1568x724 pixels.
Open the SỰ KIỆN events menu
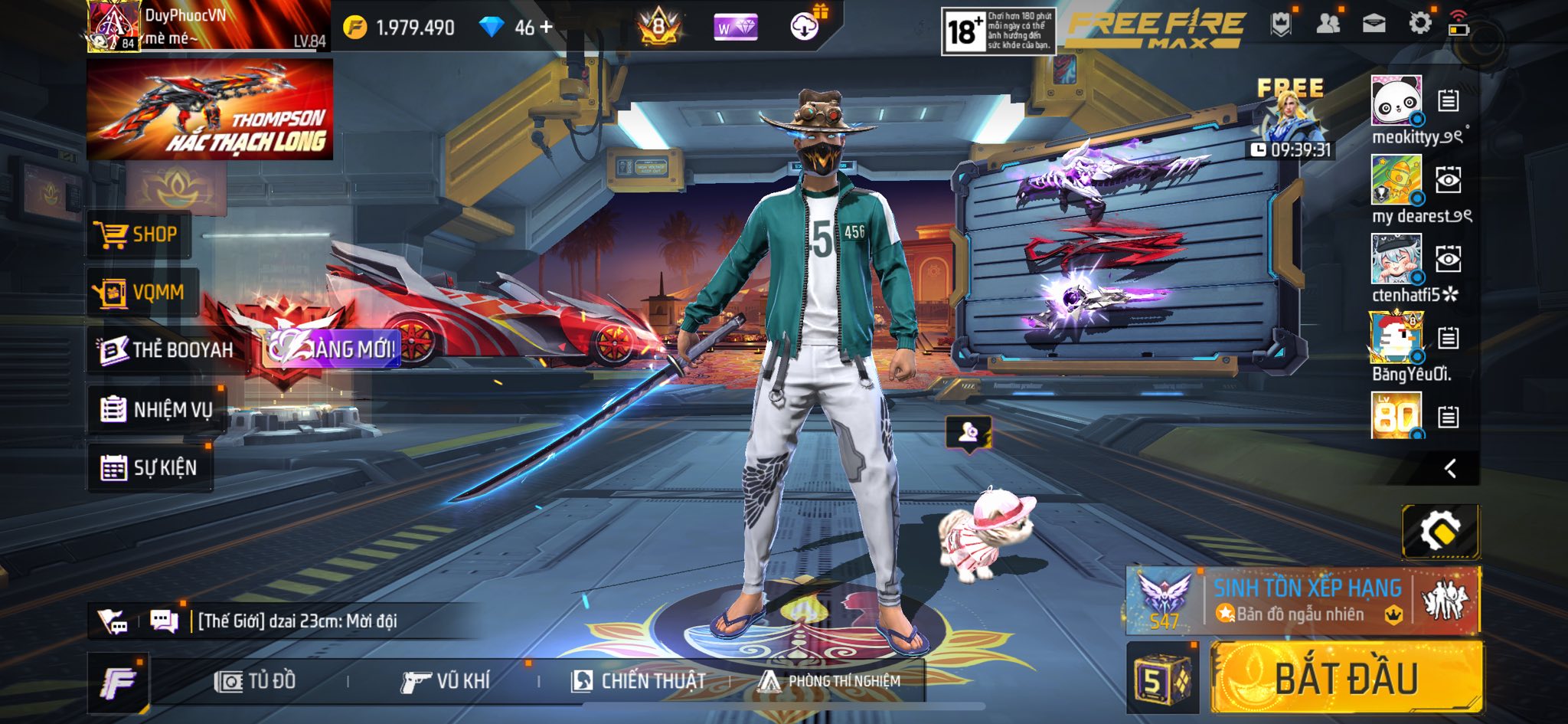[149, 467]
